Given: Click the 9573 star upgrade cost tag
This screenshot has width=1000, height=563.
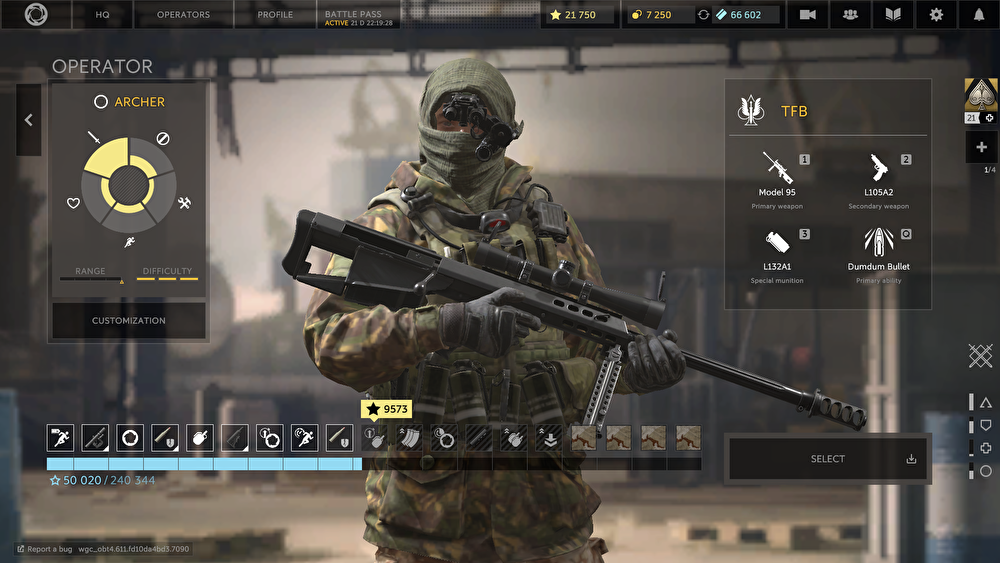Looking at the screenshot, I should 386,409.
